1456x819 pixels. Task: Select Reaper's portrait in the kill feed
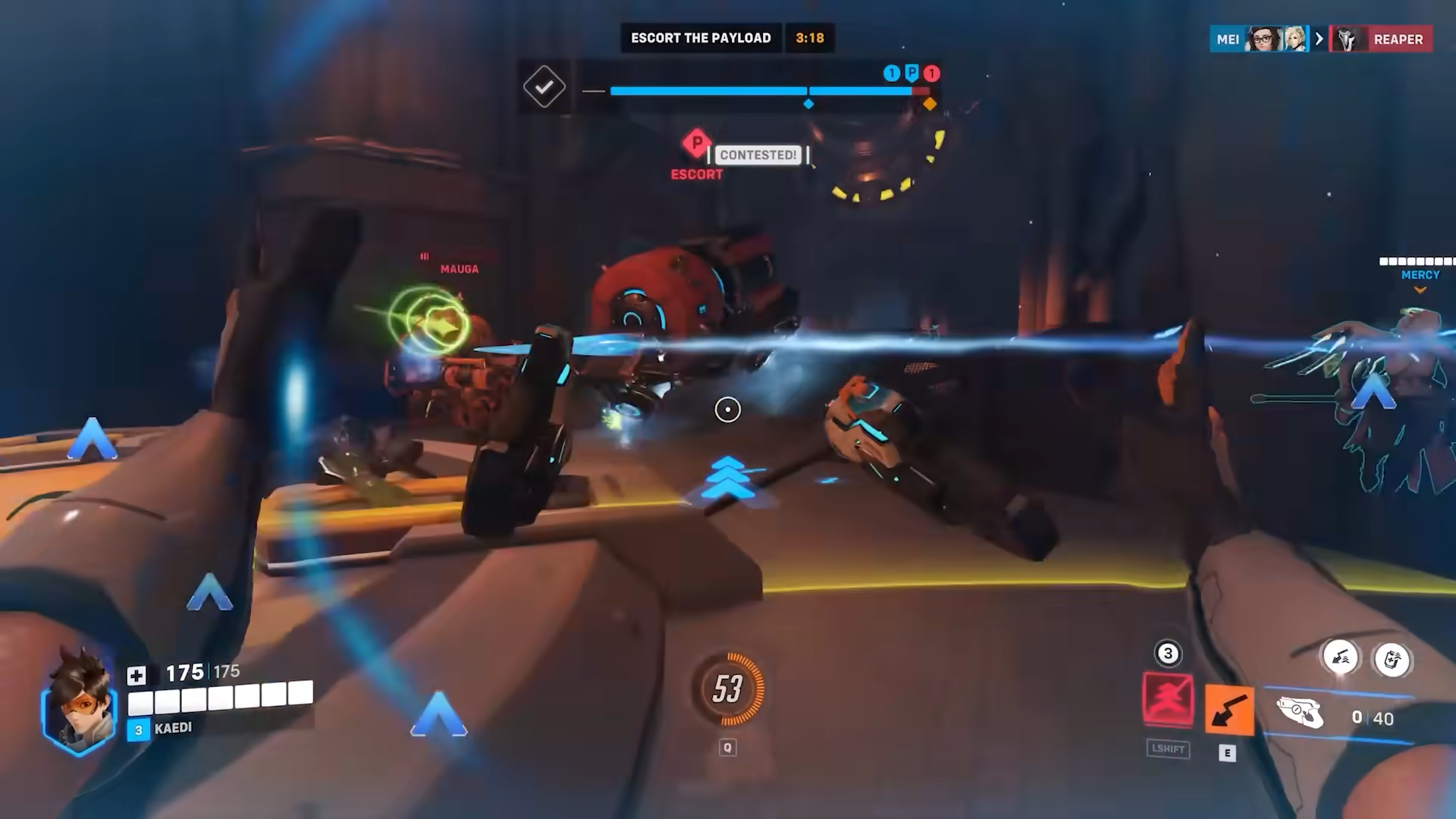click(x=1347, y=39)
